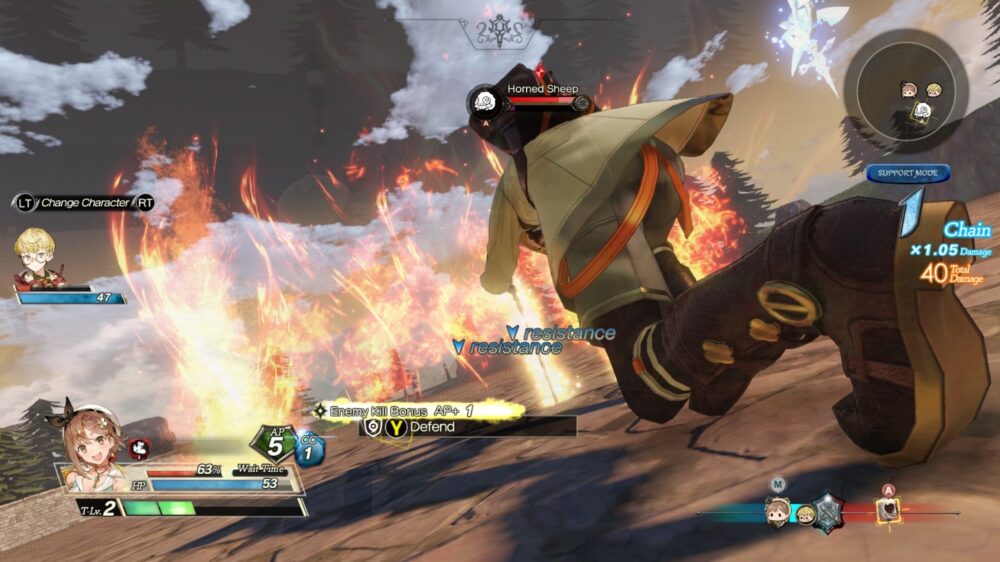Click the crossed-swords hexagon on the timeline

click(829, 513)
